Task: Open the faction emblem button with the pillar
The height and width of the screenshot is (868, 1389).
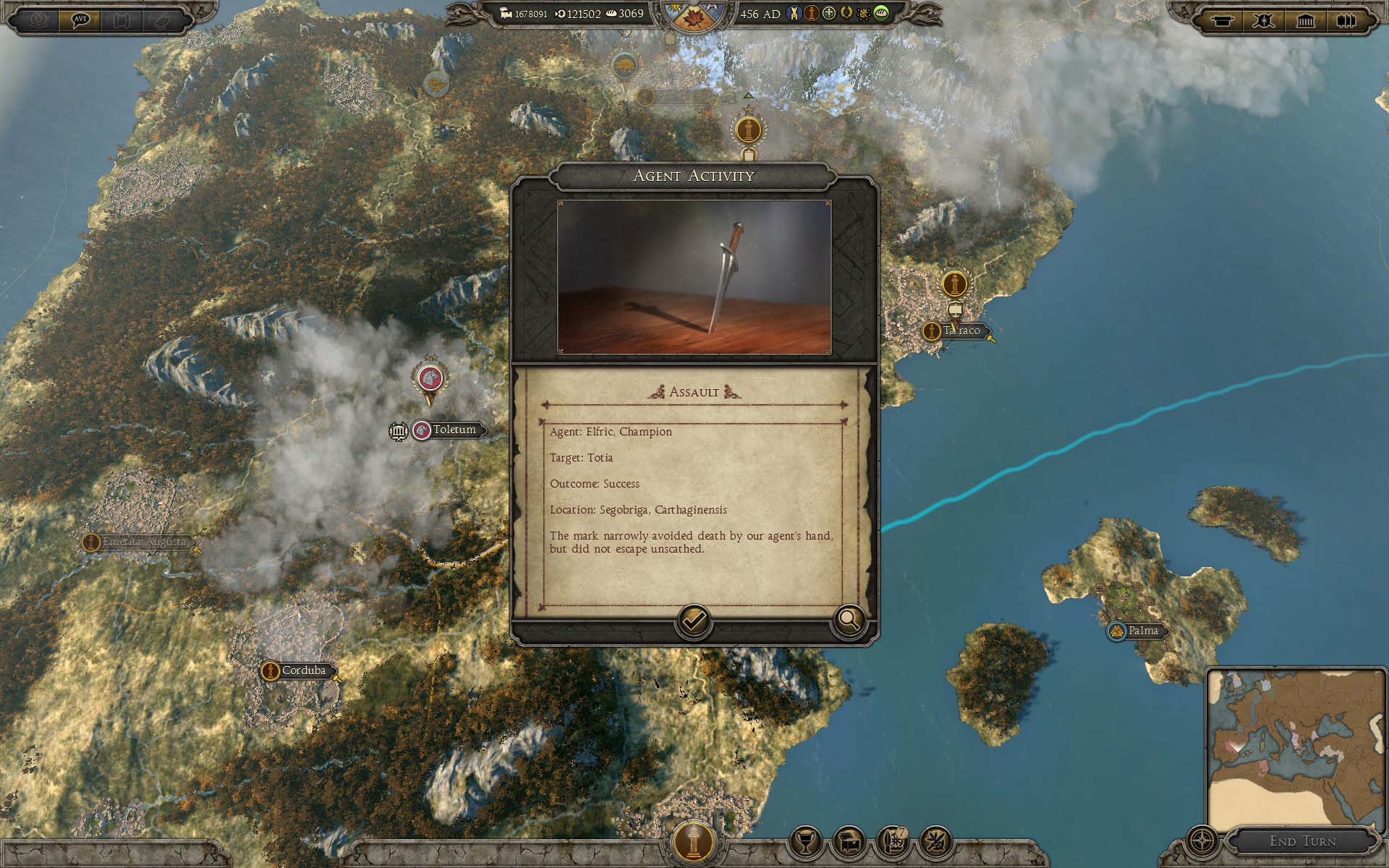Action: point(694,841)
